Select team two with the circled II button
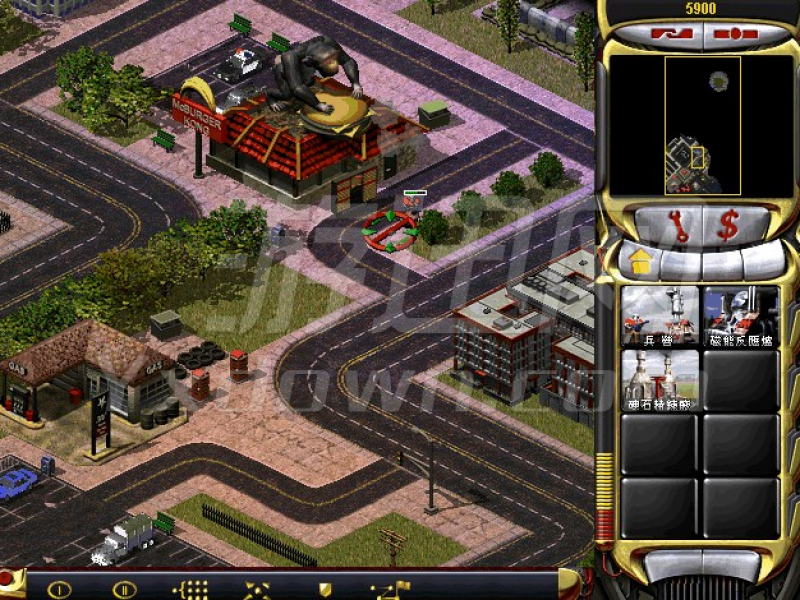The width and height of the screenshot is (800, 600). point(124,589)
